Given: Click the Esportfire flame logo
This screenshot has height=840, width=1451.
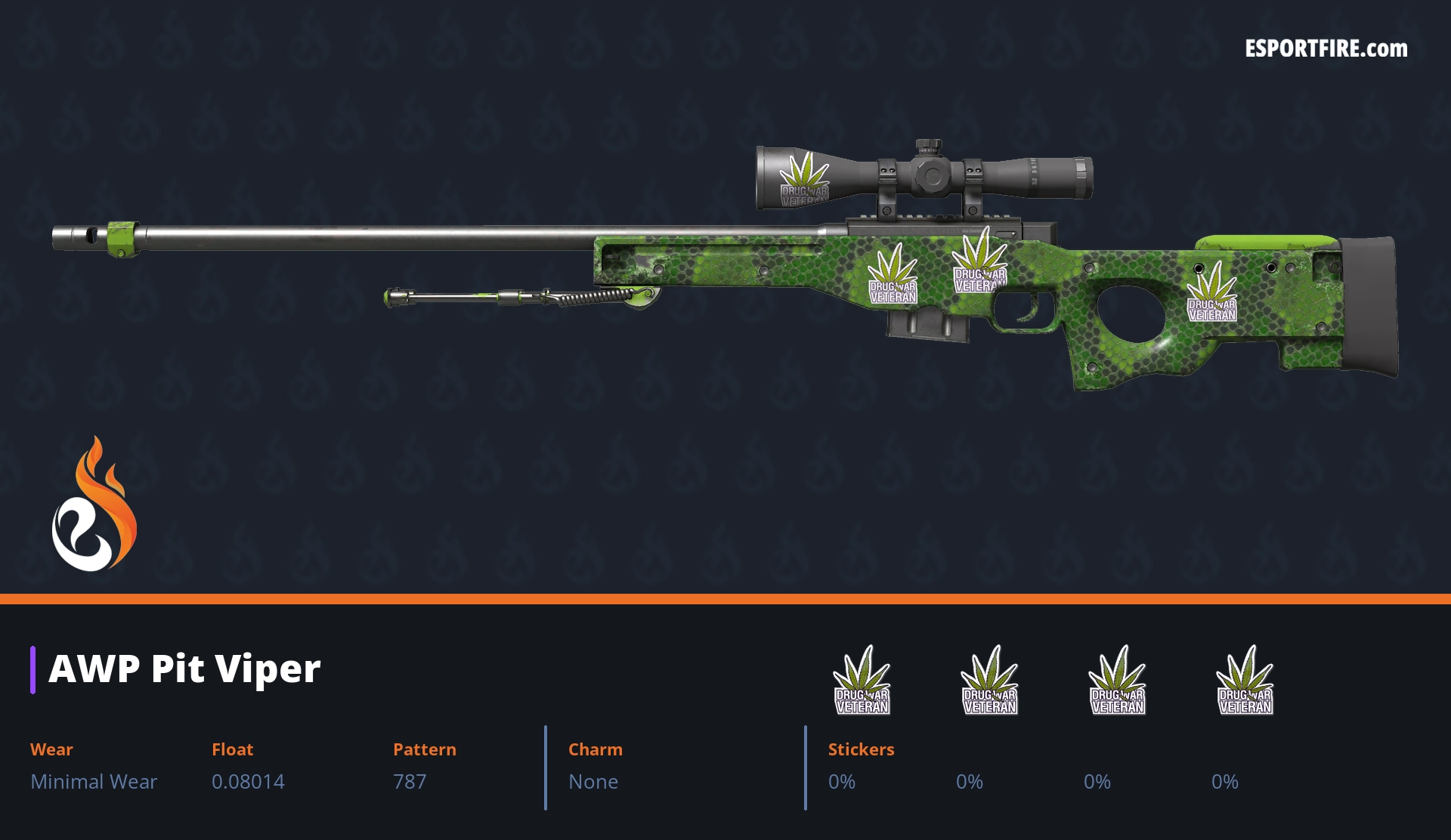Looking at the screenshot, I should (x=94, y=505).
